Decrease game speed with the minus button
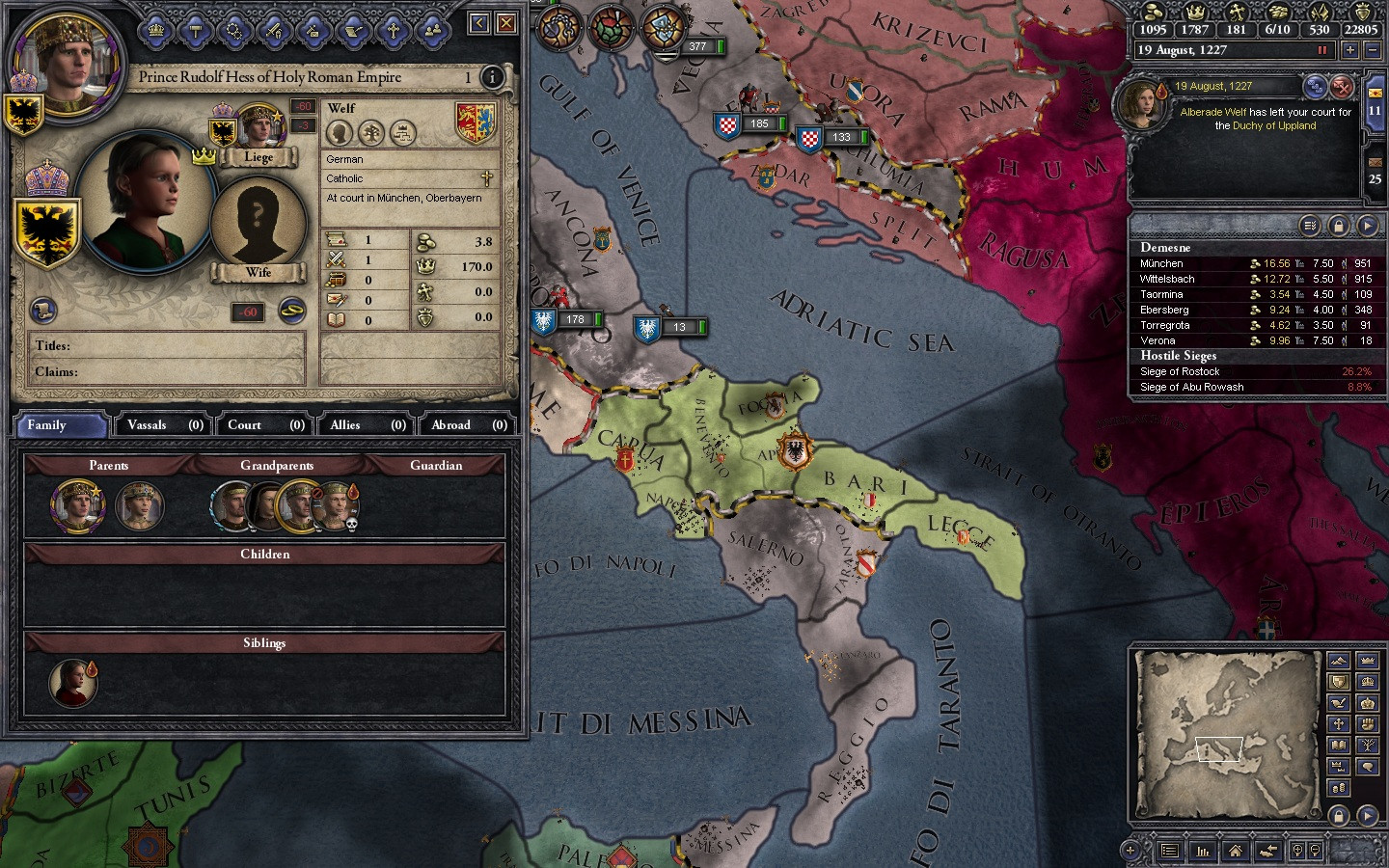 click(x=1374, y=50)
